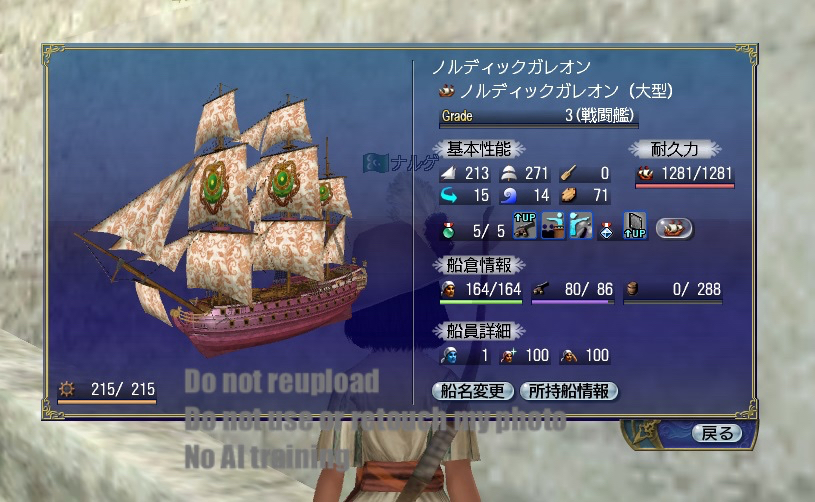This screenshot has height=502, width=815.
Task: Select the pointing figure skill icon
Action: 580,228
